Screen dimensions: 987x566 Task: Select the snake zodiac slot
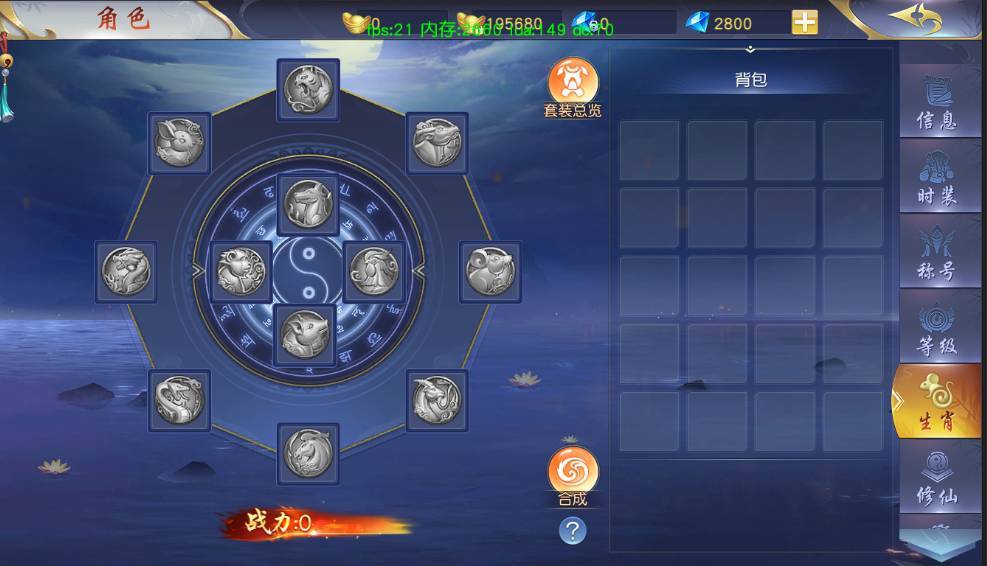click(180, 400)
